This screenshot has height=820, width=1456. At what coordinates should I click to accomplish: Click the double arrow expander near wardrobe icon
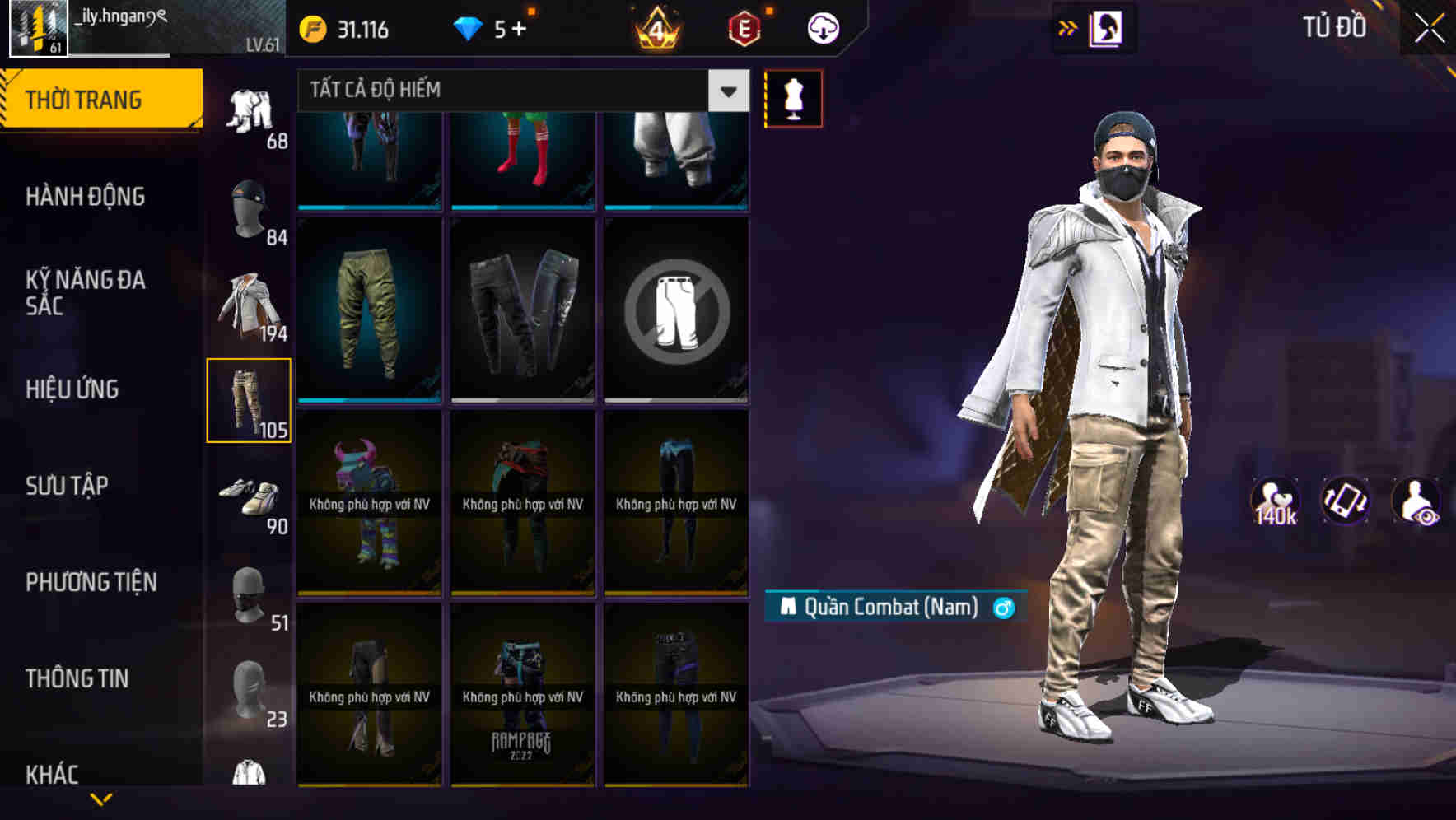click(1066, 27)
